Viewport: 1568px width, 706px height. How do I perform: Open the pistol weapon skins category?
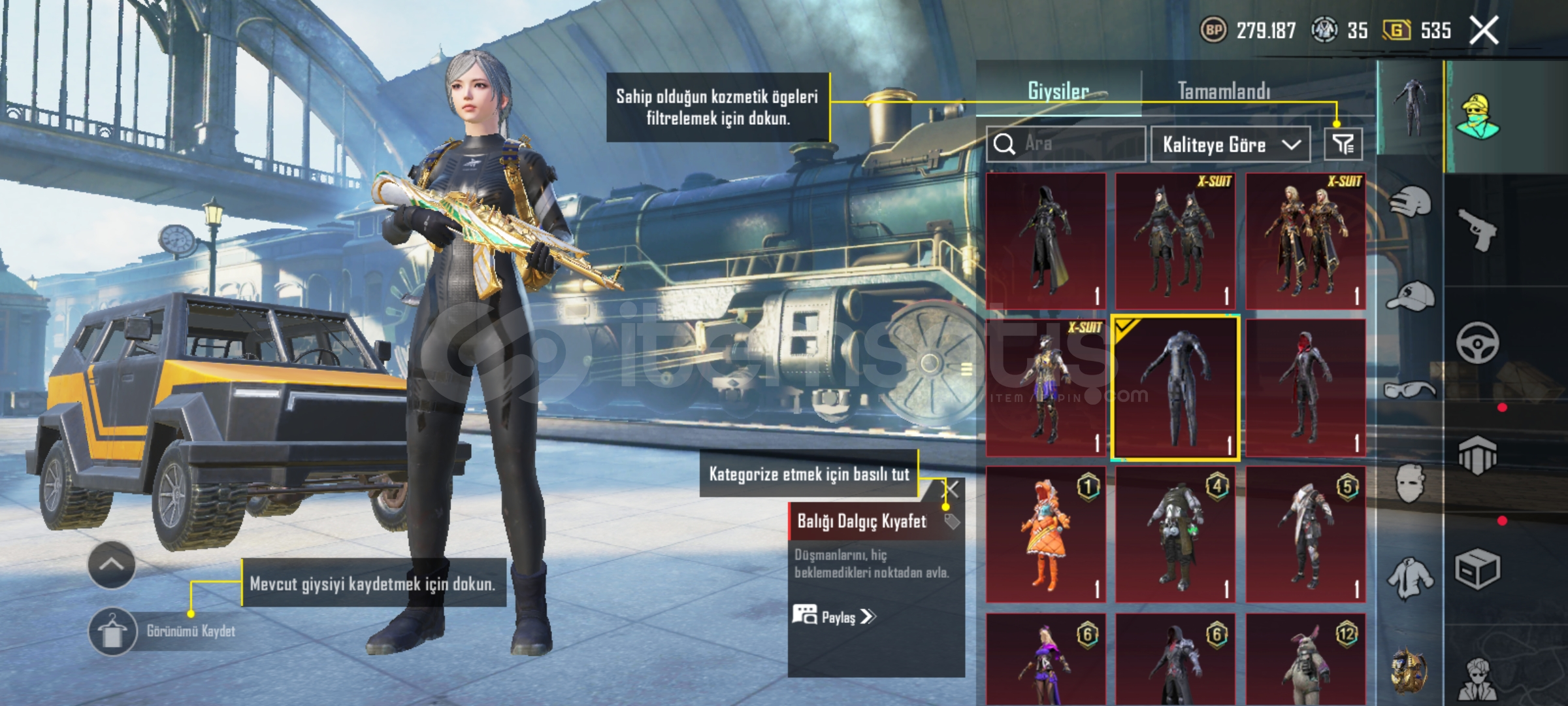[1478, 229]
